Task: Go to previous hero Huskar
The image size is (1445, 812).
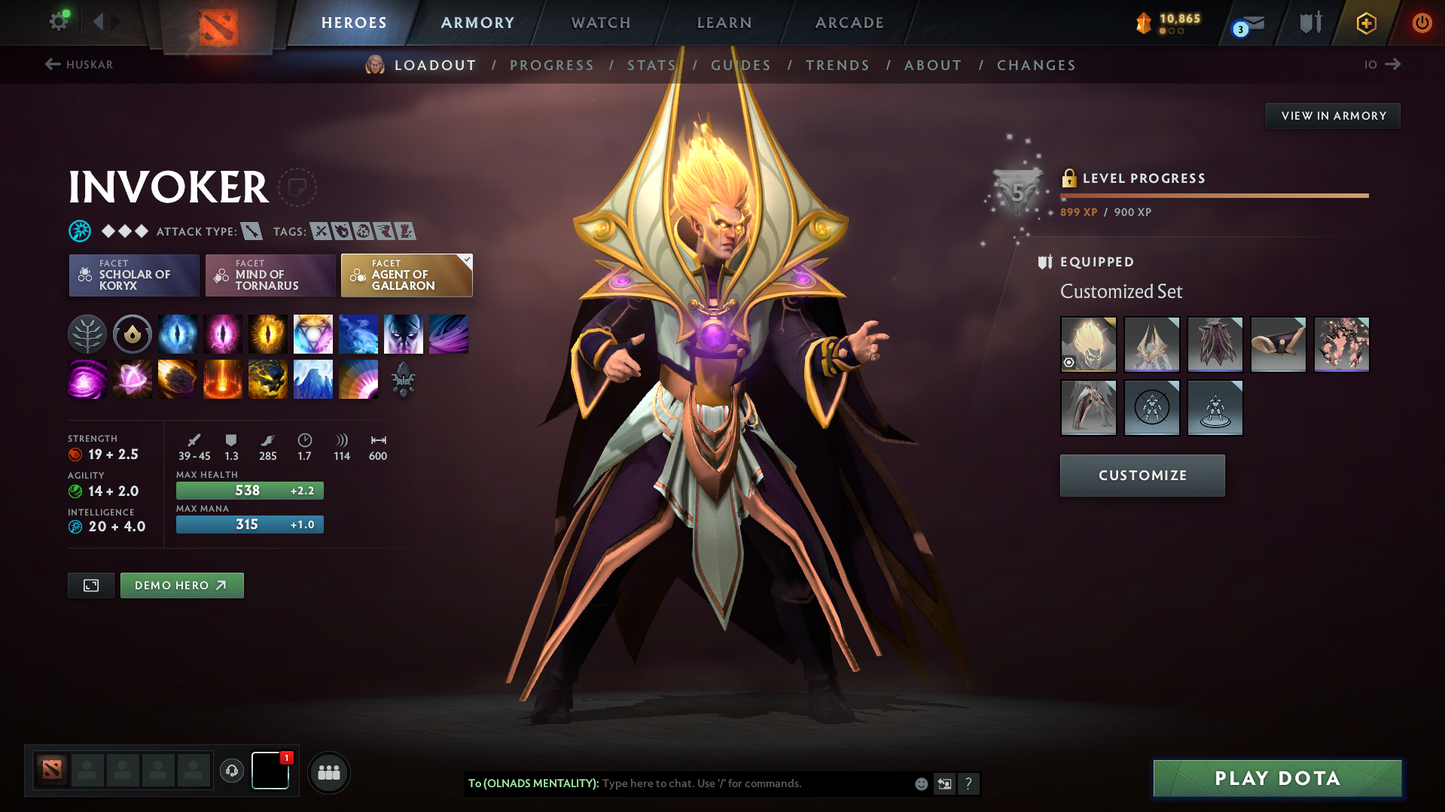Action: [79, 65]
